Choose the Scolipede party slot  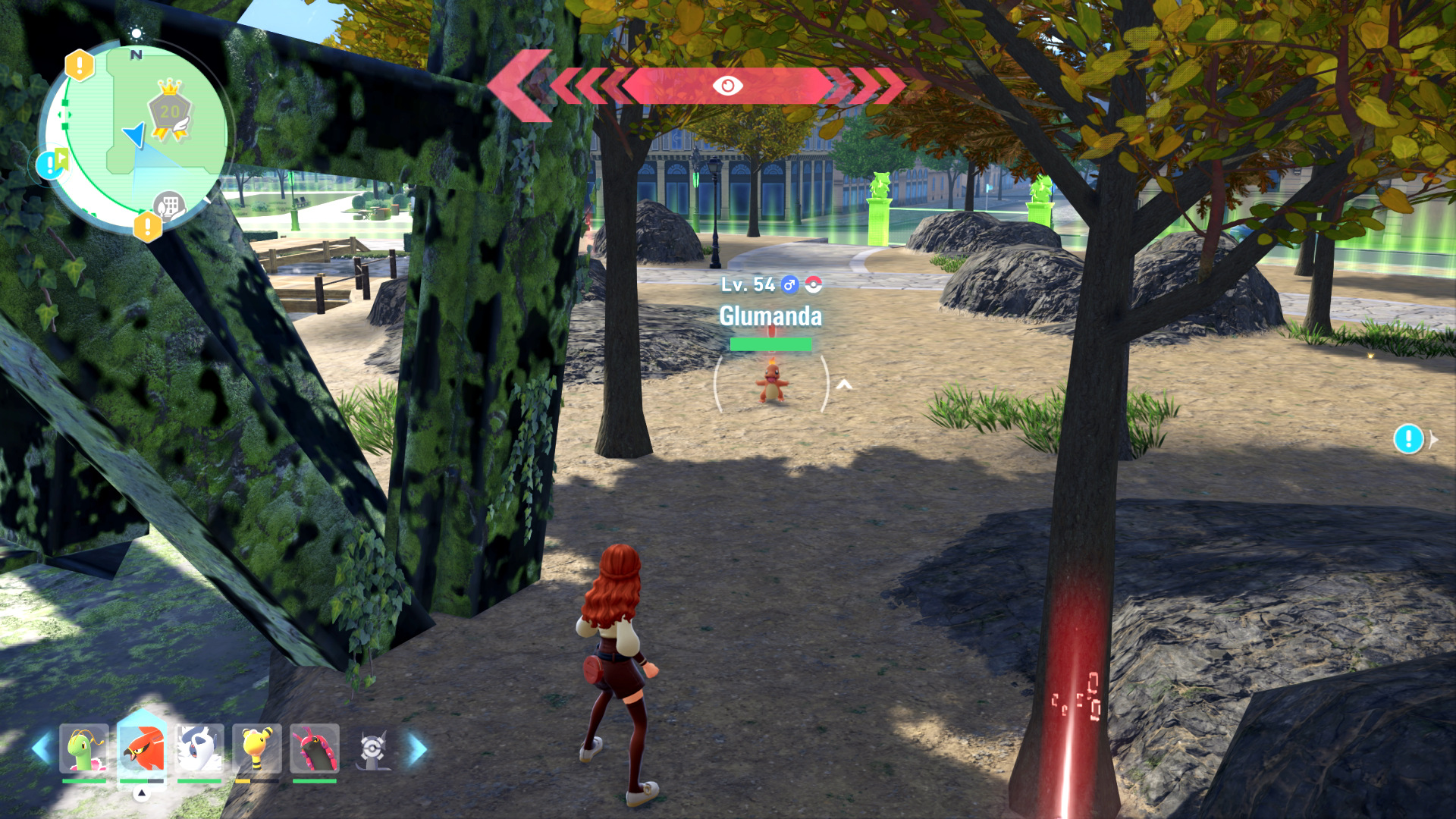(x=314, y=748)
